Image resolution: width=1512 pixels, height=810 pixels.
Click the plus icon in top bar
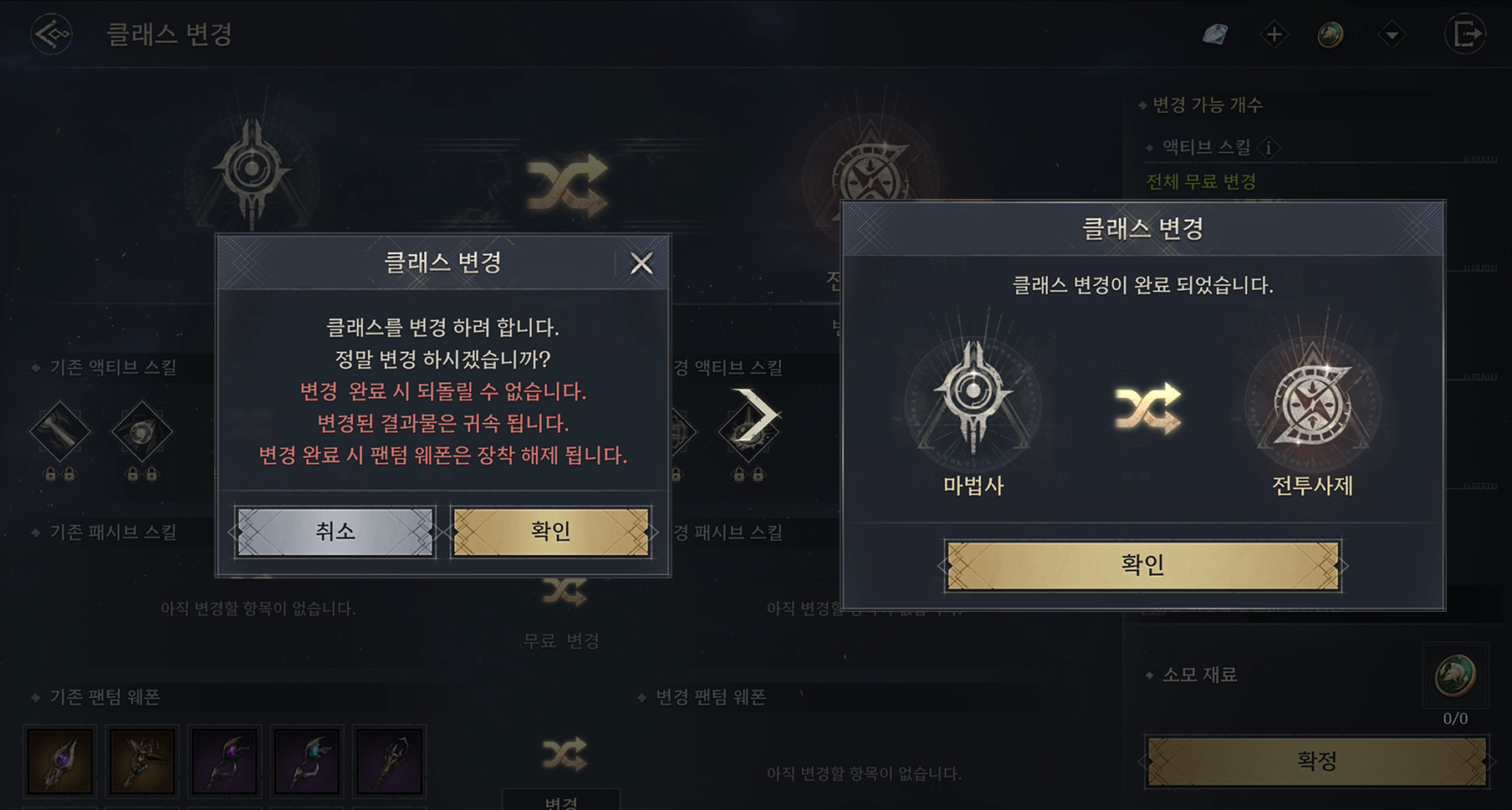tap(1274, 34)
